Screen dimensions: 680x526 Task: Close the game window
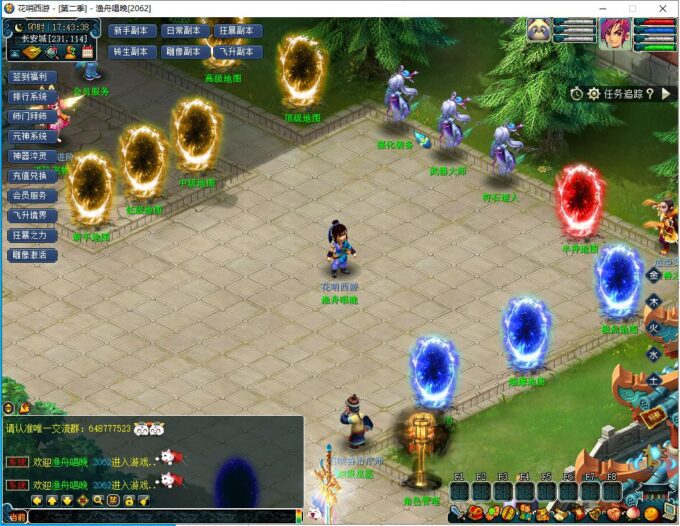(x=662, y=8)
